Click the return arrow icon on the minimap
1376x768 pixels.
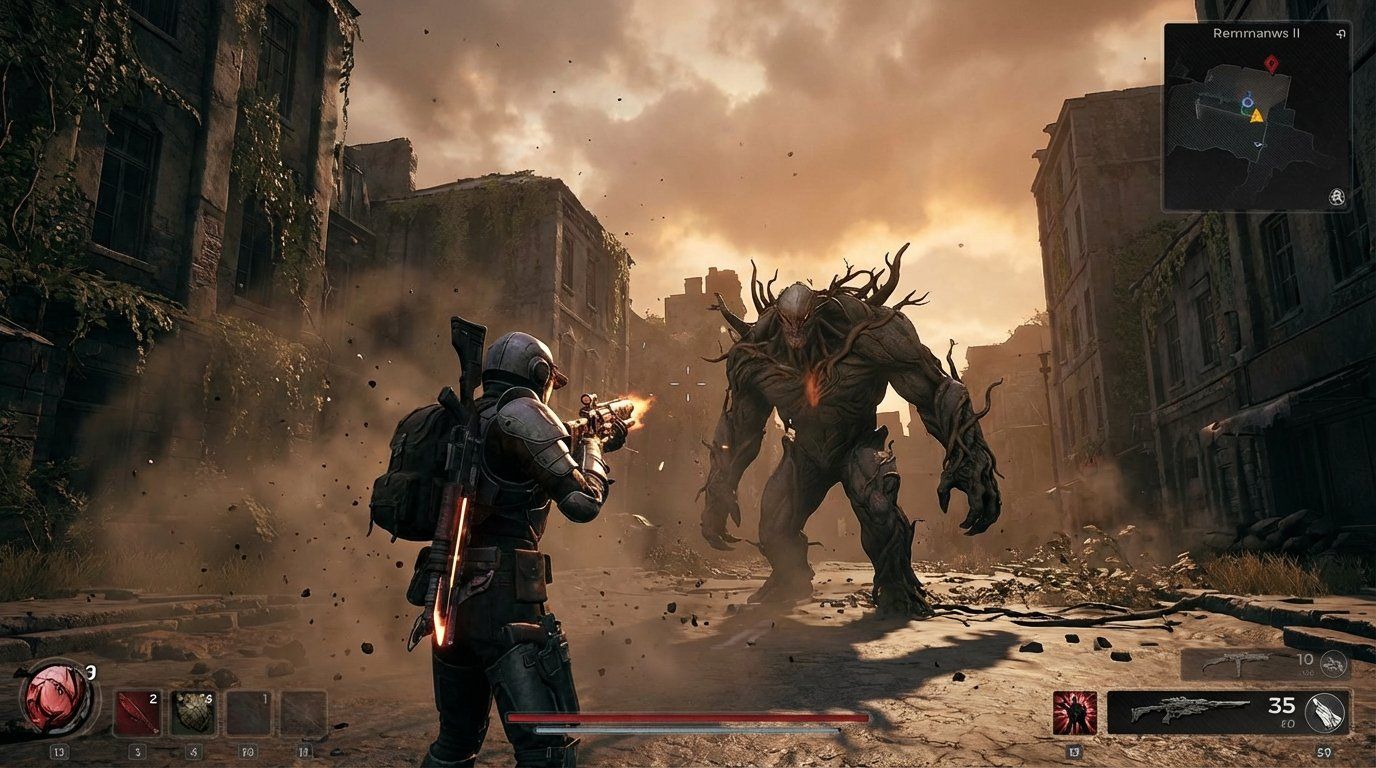tap(1340, 34)
